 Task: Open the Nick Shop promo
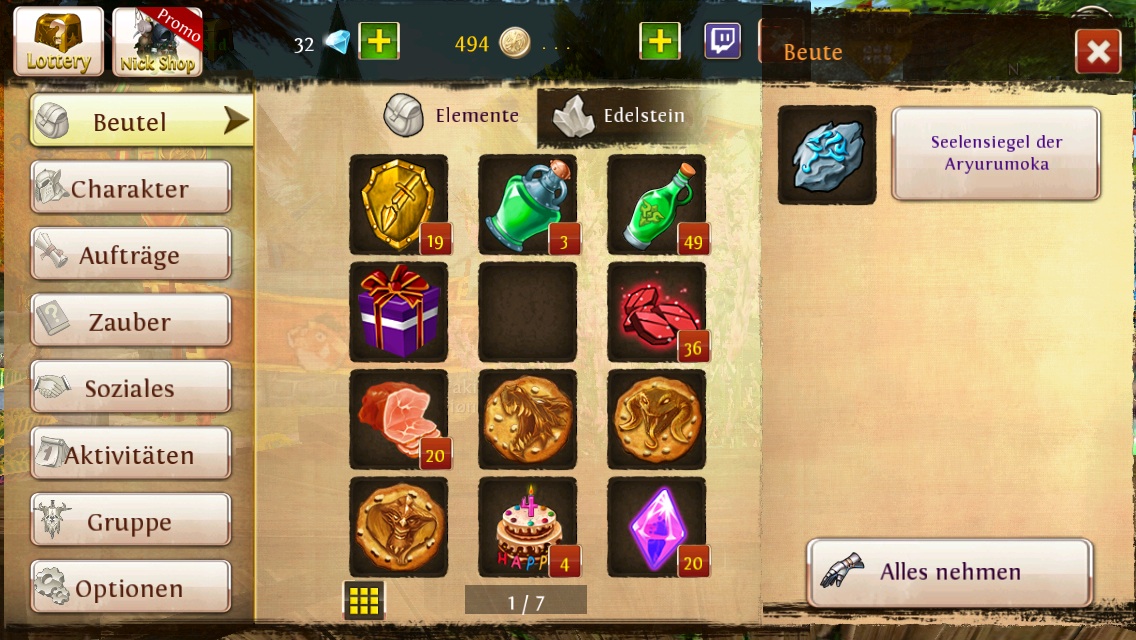(157, 42)
